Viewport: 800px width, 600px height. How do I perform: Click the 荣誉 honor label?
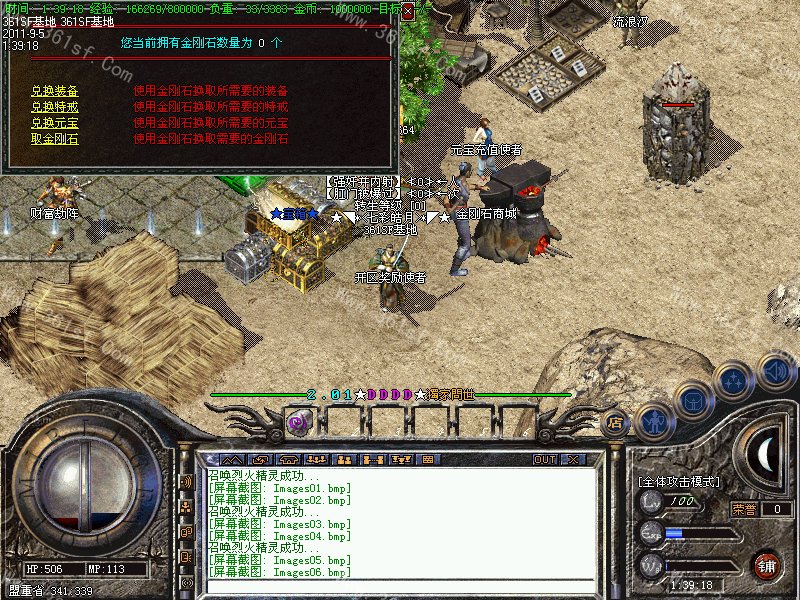(744, 509)
